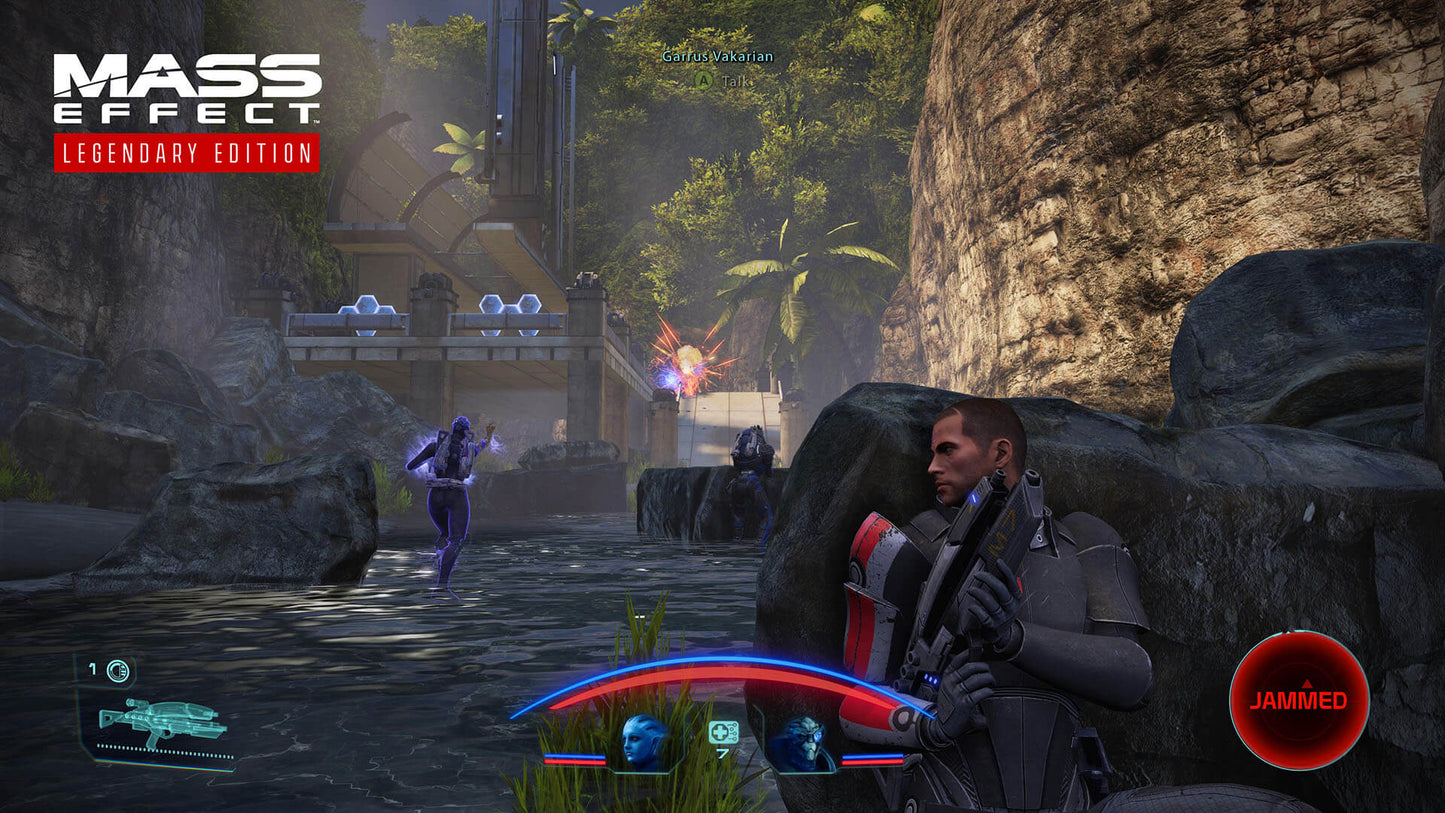This screenshot has width=1445, height=813.
Task: Select the grenade icon in the ammo panel
Action: [x=116, y=671]
